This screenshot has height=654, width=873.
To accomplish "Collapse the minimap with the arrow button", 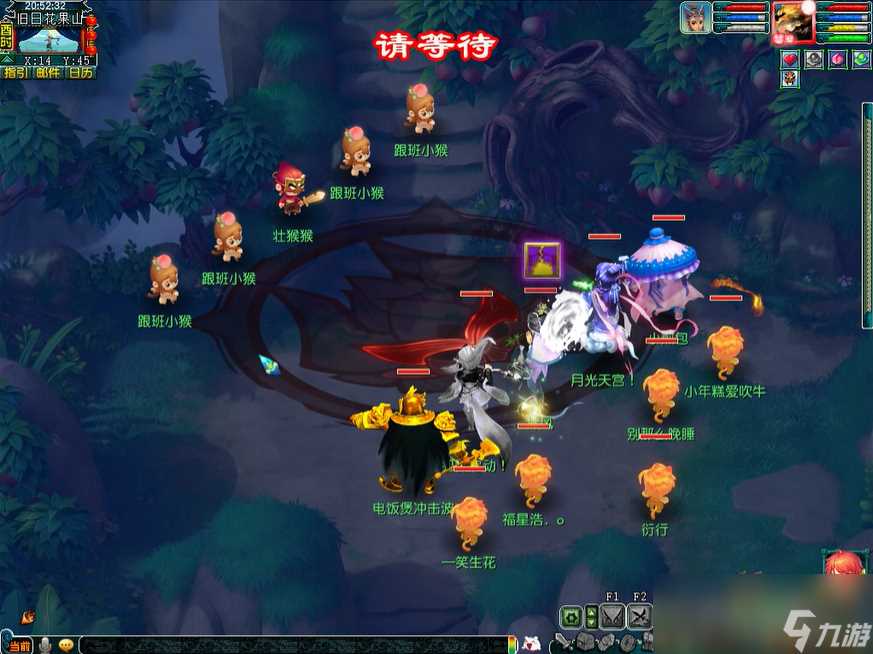I will (x=6, y=60).
